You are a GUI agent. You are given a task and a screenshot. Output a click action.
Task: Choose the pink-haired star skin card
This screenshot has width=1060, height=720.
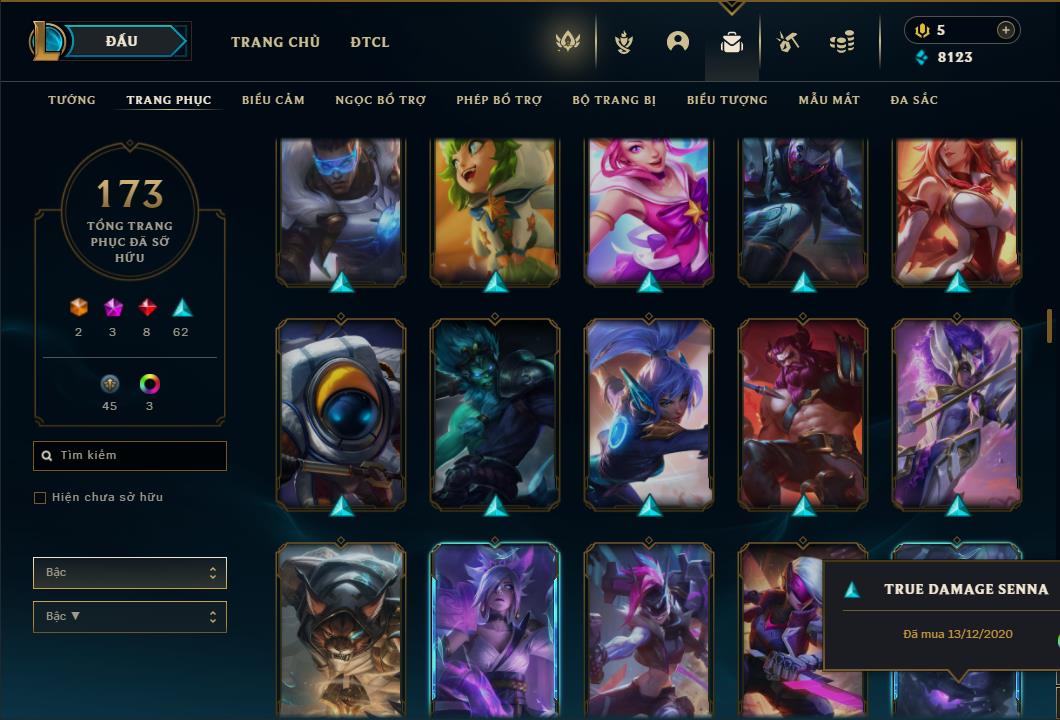pyautogui.click(x=649, y=212)
